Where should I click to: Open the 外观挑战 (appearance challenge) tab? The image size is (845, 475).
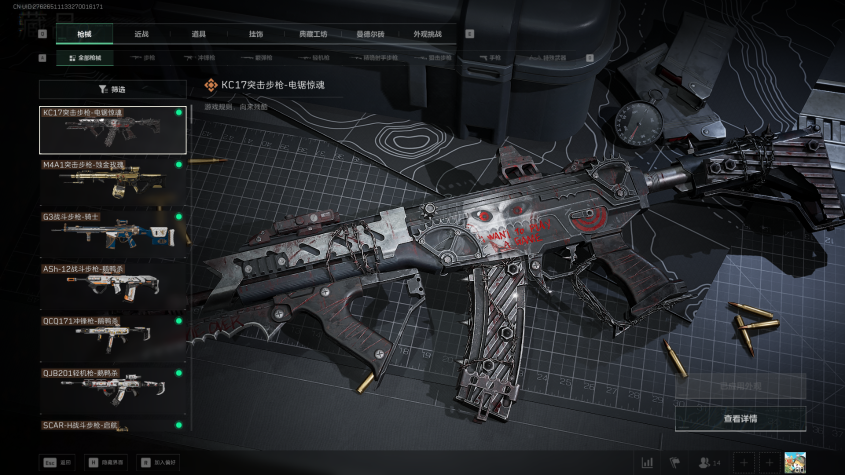pos(428,33)
